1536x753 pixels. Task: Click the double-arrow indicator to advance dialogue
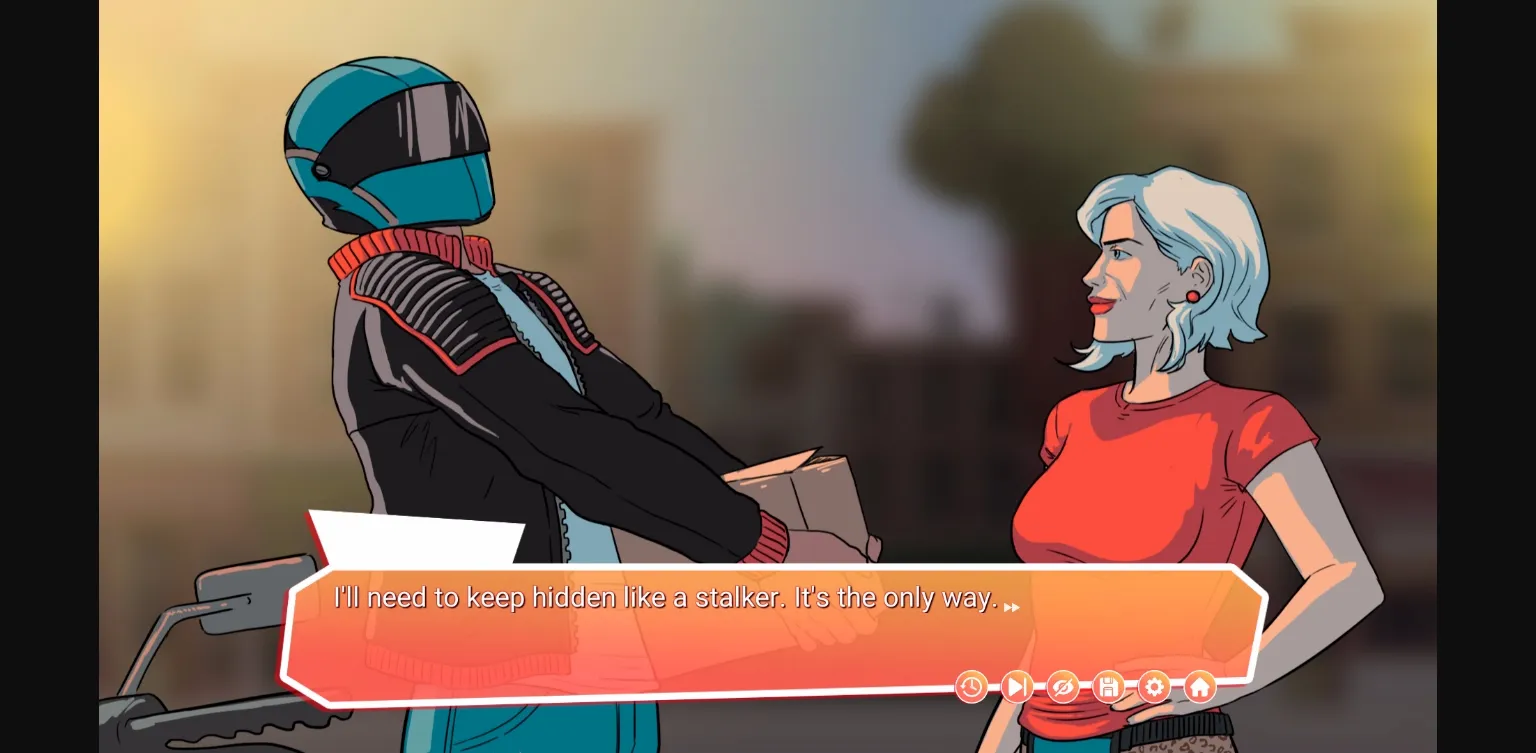click(x=1012, y=606)
